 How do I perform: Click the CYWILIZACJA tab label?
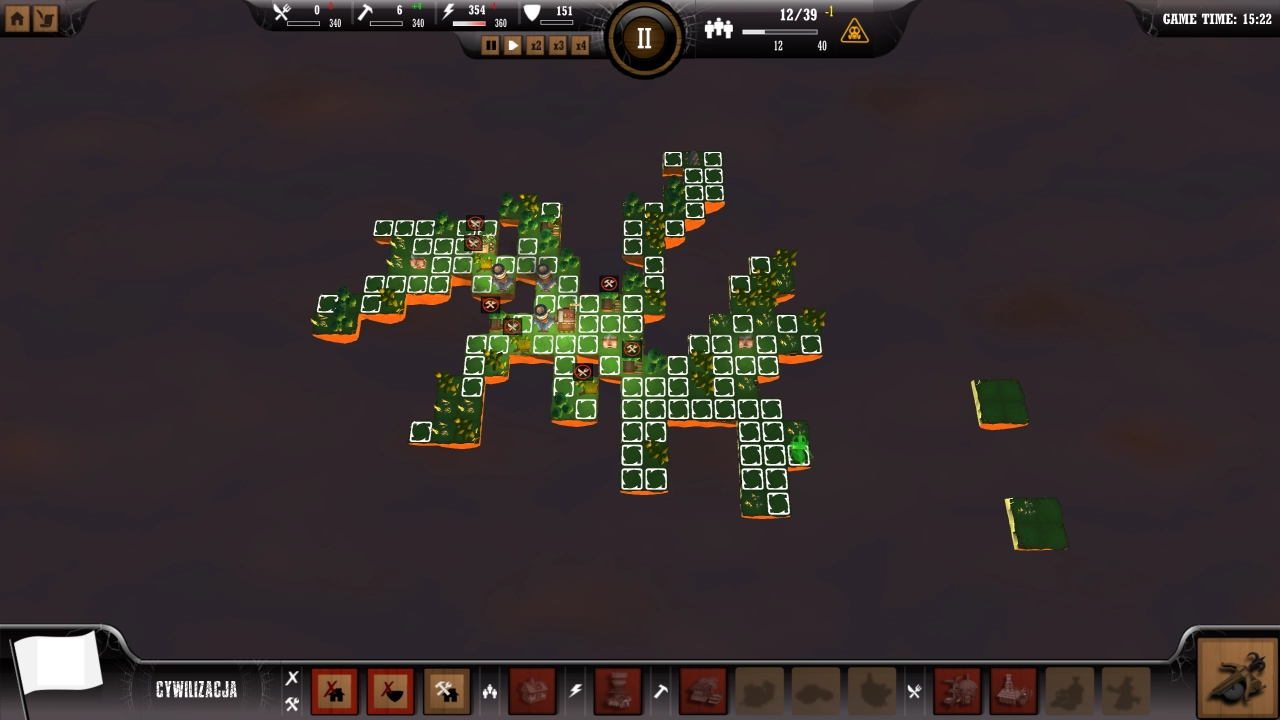(x=197, y=690)
